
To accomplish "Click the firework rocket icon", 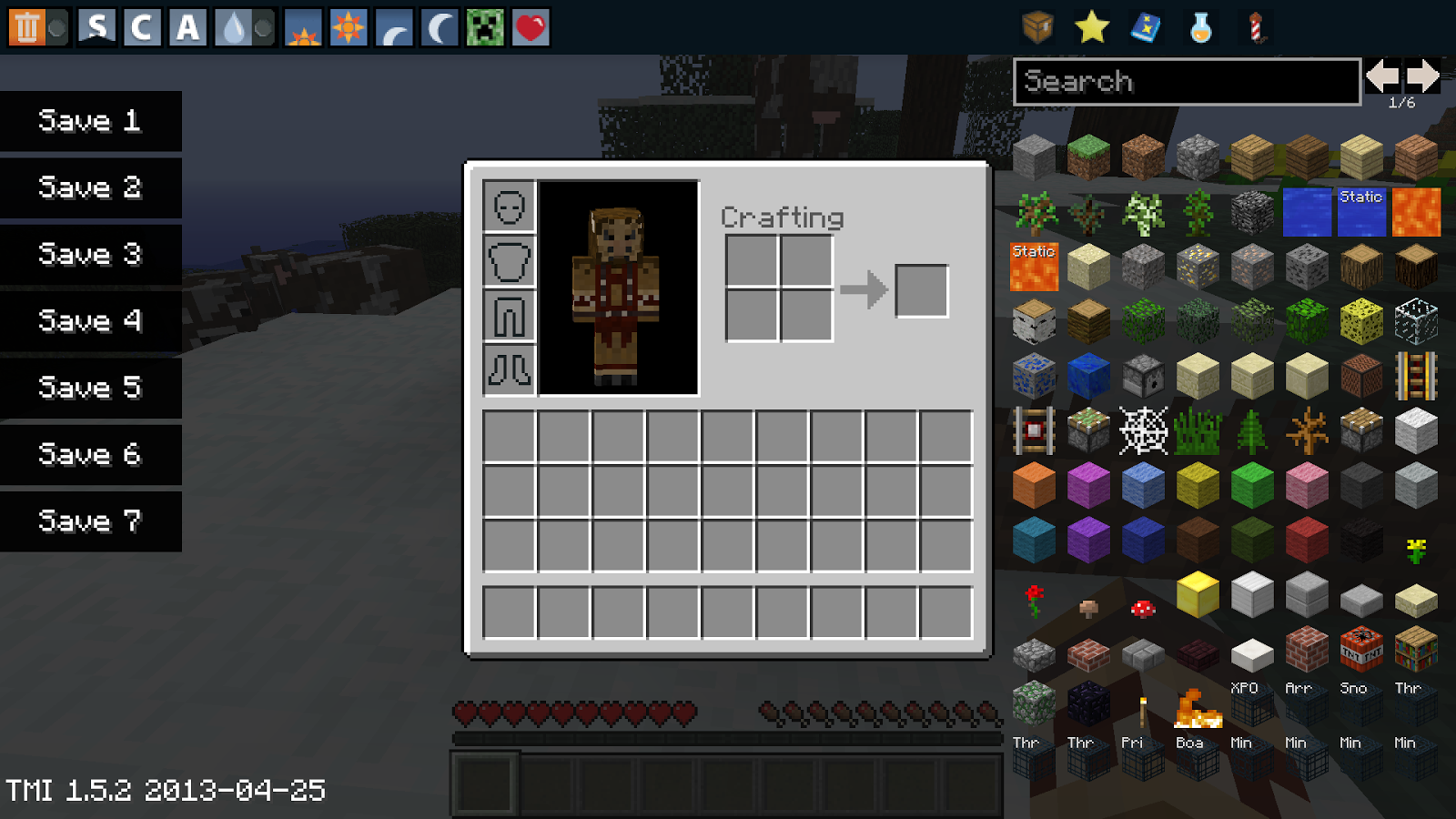I will 1257,27.
